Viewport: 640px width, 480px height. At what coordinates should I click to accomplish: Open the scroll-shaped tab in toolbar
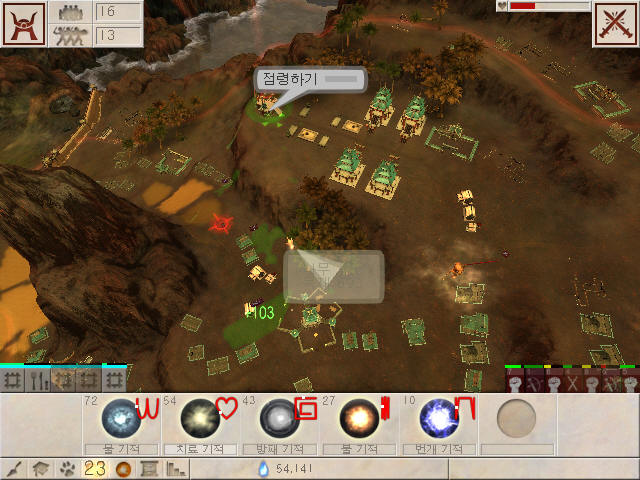tap(149, 469)
